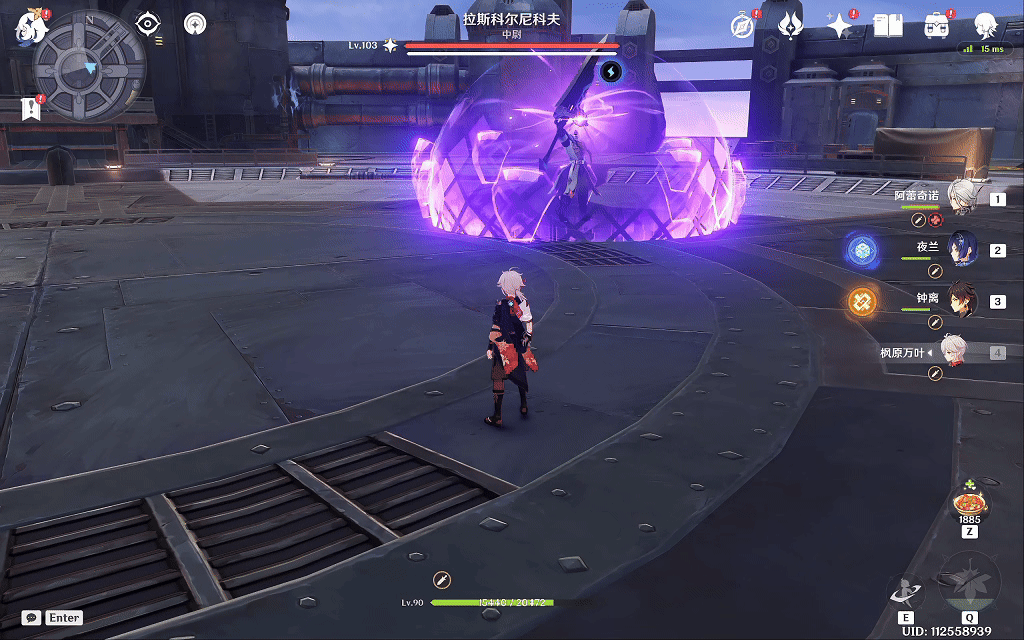Image resolution: width=1024 pixels, height=640 pixels.
Task: Open the compass events icon
Action: click(743, 26)
